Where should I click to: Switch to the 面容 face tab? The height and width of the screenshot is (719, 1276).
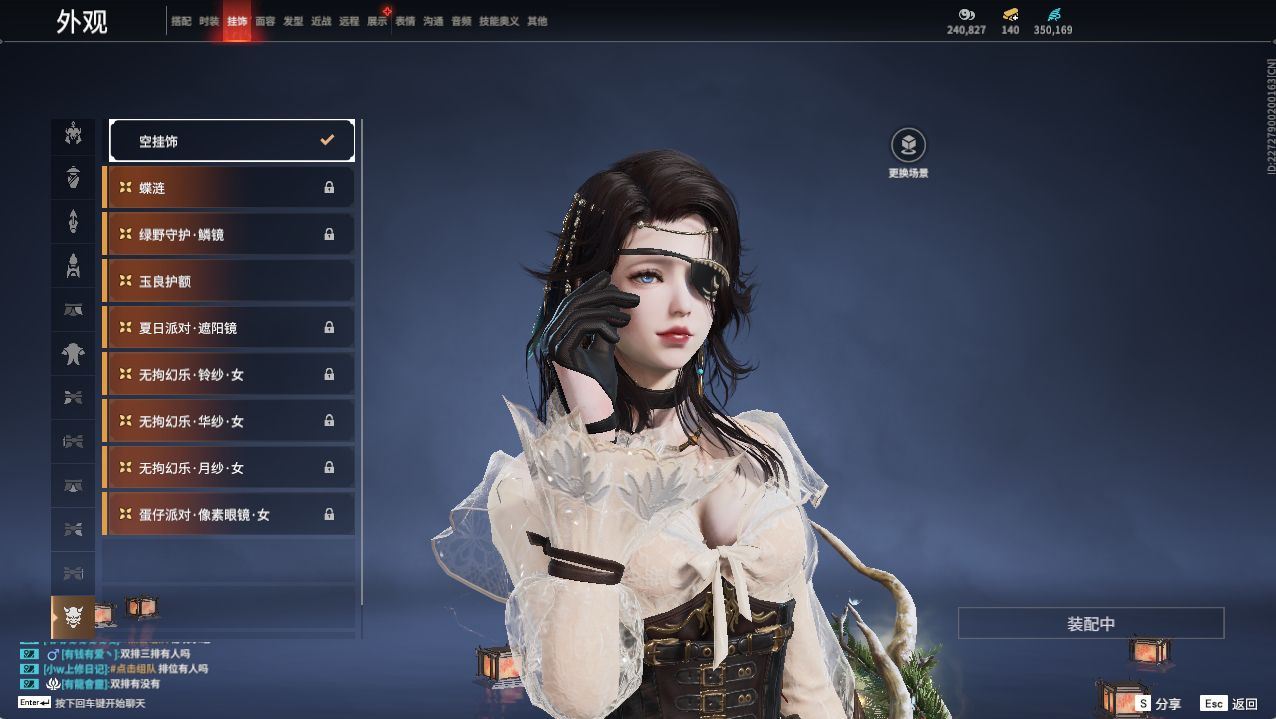coord(265,21)
